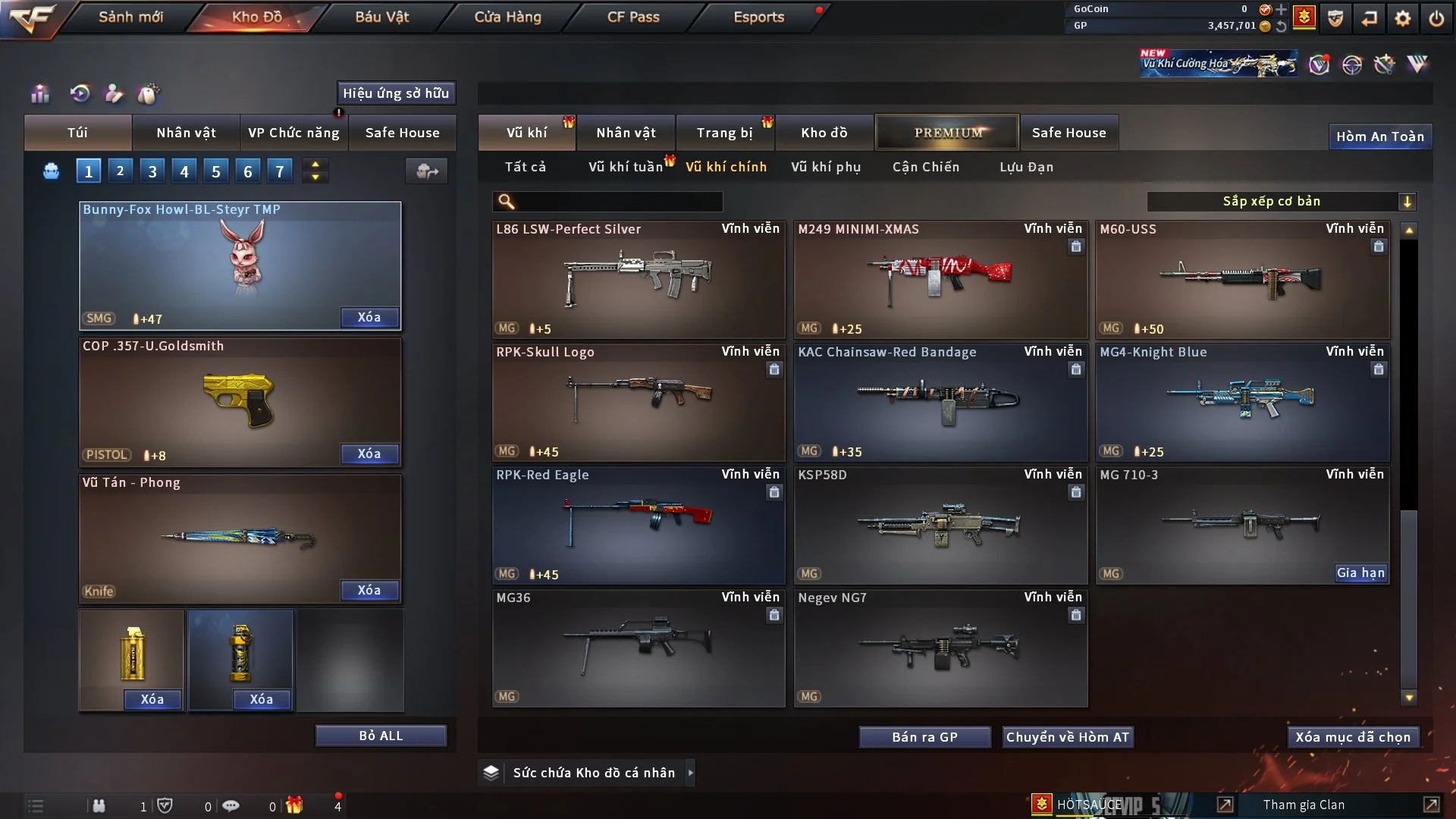Switch to the Nhân vật inventory tab

pos(626,133)
